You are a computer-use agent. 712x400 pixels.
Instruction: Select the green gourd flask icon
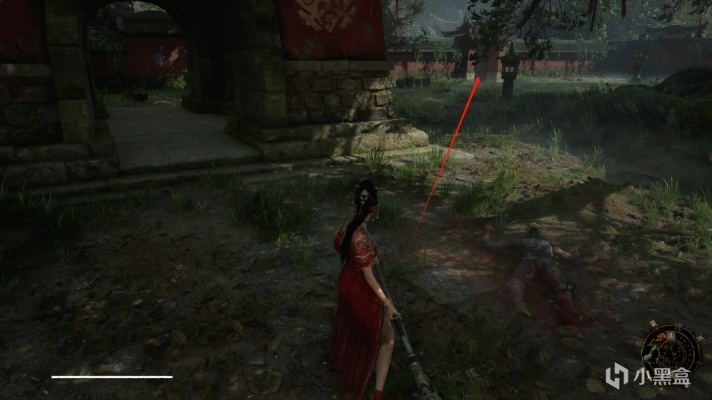click(650, 353)
